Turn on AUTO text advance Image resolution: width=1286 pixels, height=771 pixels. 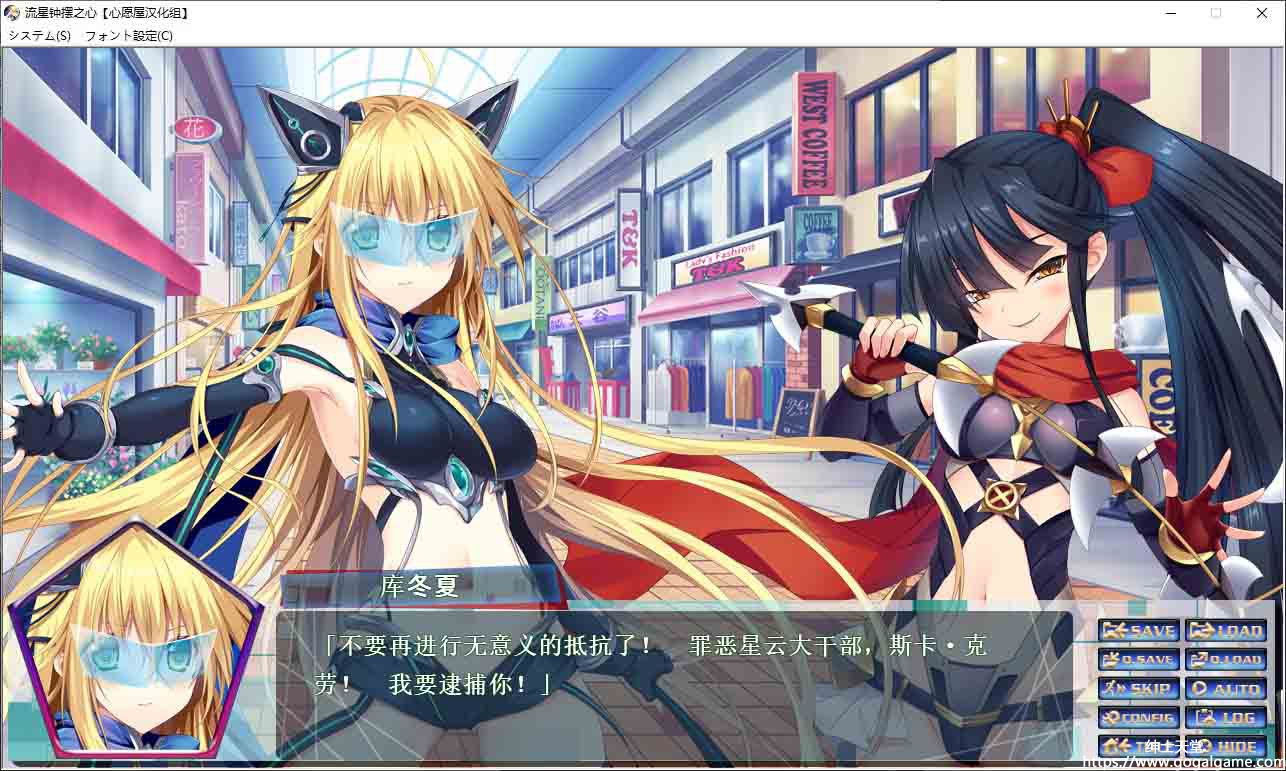coord(1226,689)
